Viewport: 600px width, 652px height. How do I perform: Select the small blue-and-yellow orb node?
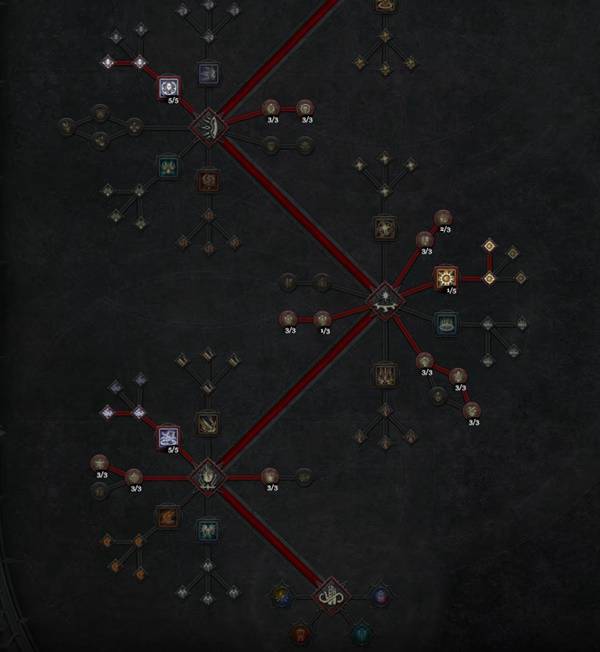282,597
